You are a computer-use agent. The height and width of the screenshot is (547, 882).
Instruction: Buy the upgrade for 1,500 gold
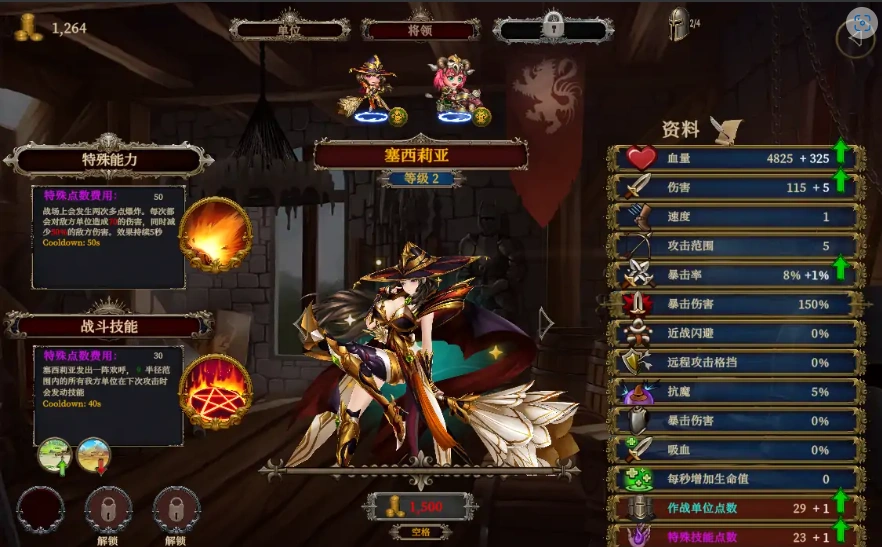tap(417, 507)
